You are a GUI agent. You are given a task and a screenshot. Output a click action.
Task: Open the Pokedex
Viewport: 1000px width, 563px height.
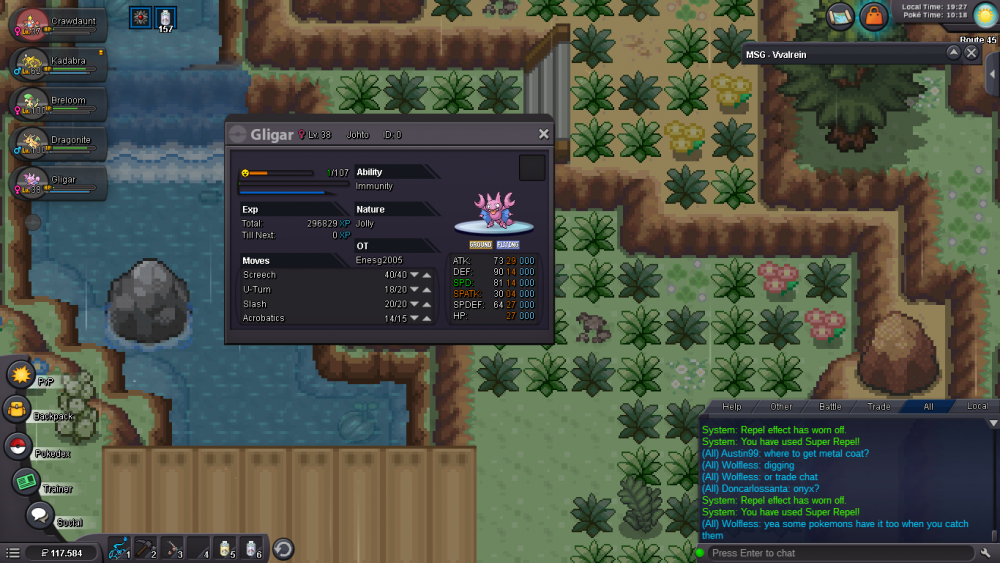coord(18,447)
